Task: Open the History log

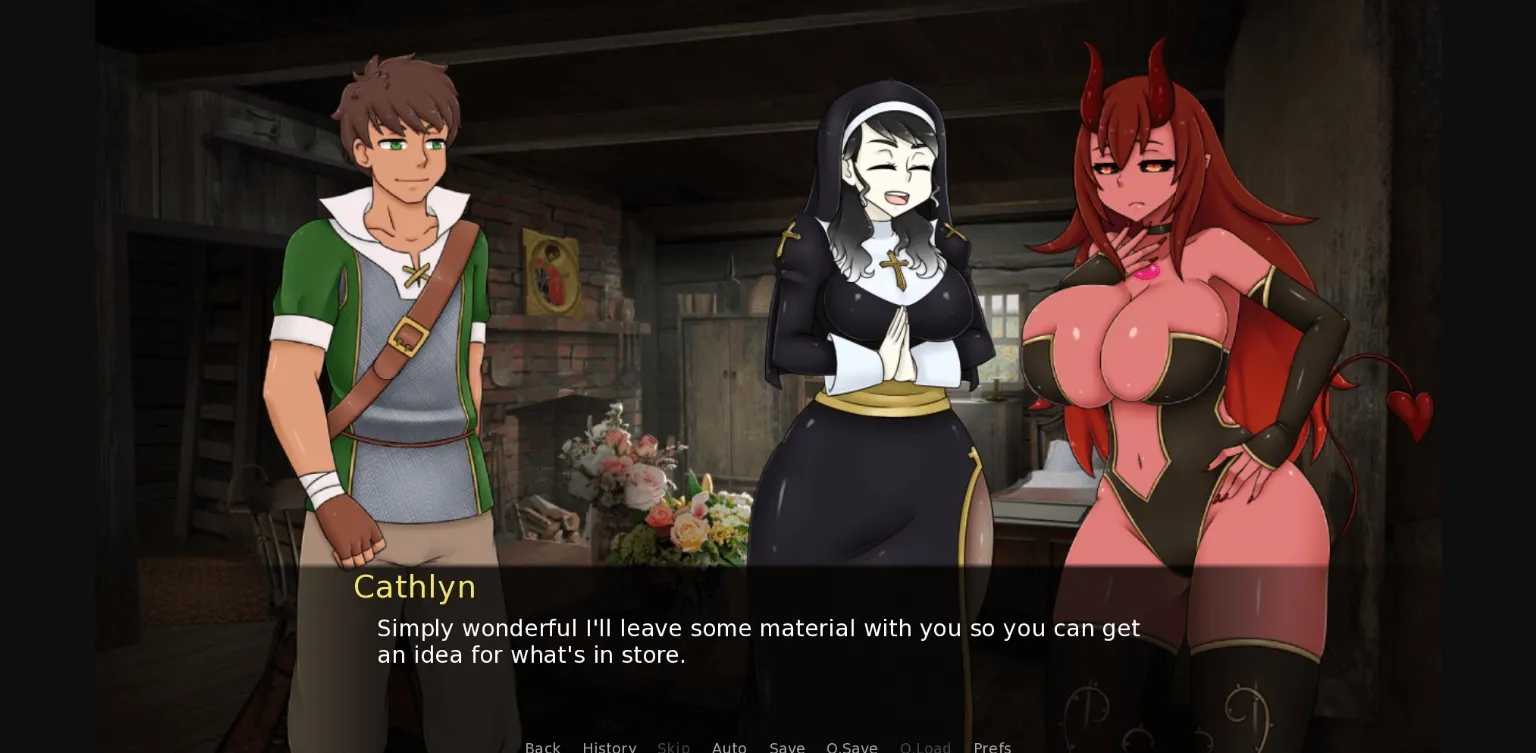Action: coord(609,747)
